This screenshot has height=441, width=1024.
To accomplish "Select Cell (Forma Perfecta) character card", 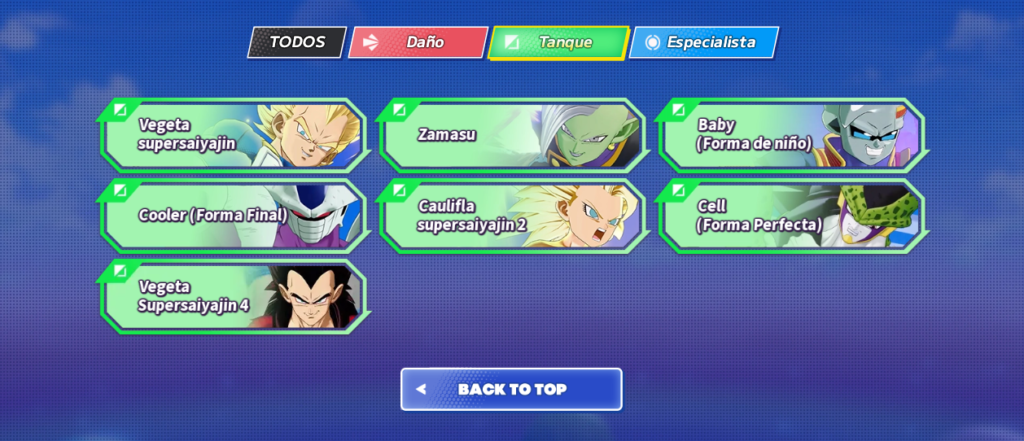I will (x=791, y=215).
